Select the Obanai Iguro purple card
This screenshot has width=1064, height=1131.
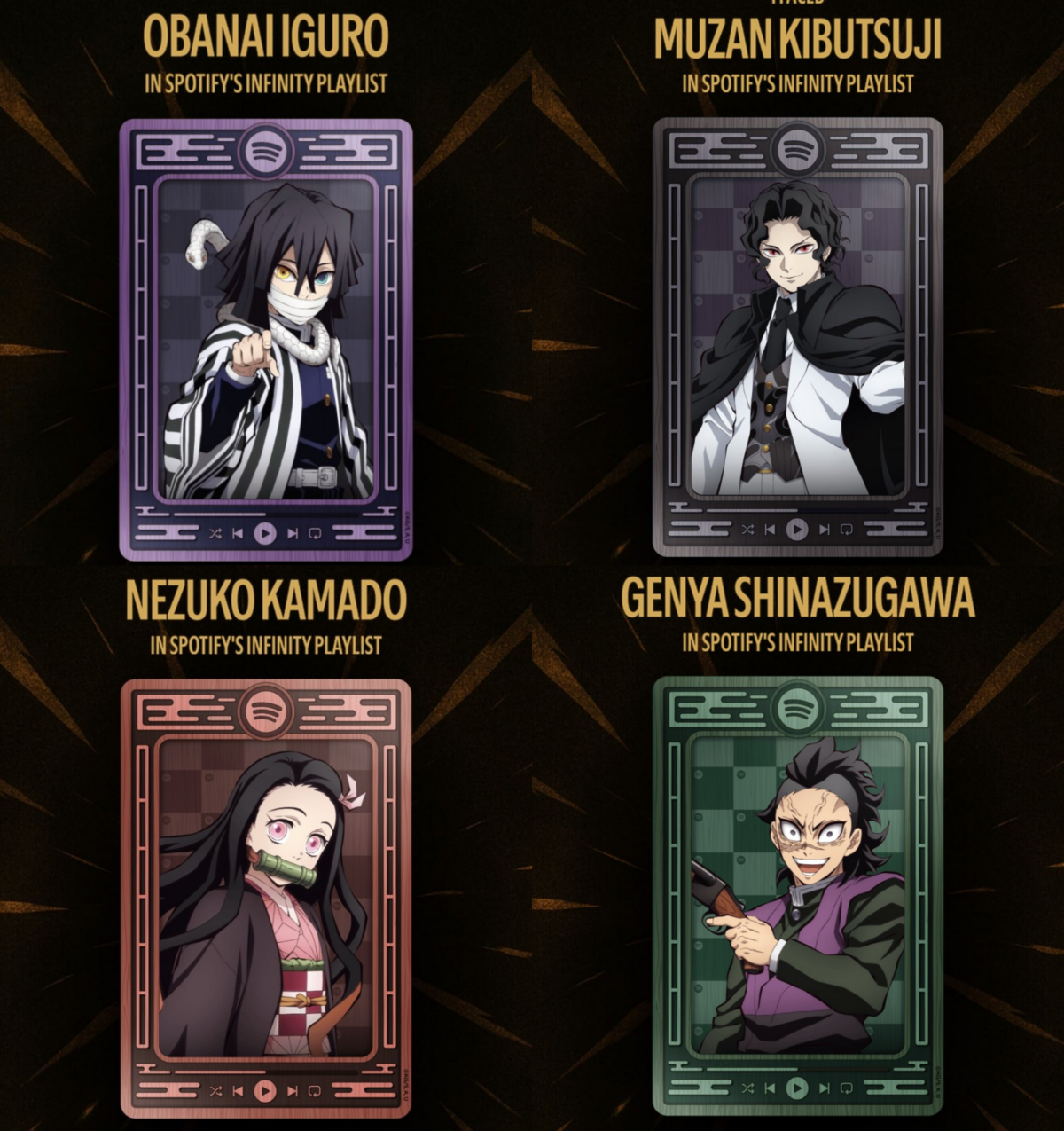pyautogui.click(x=266, y=340)
